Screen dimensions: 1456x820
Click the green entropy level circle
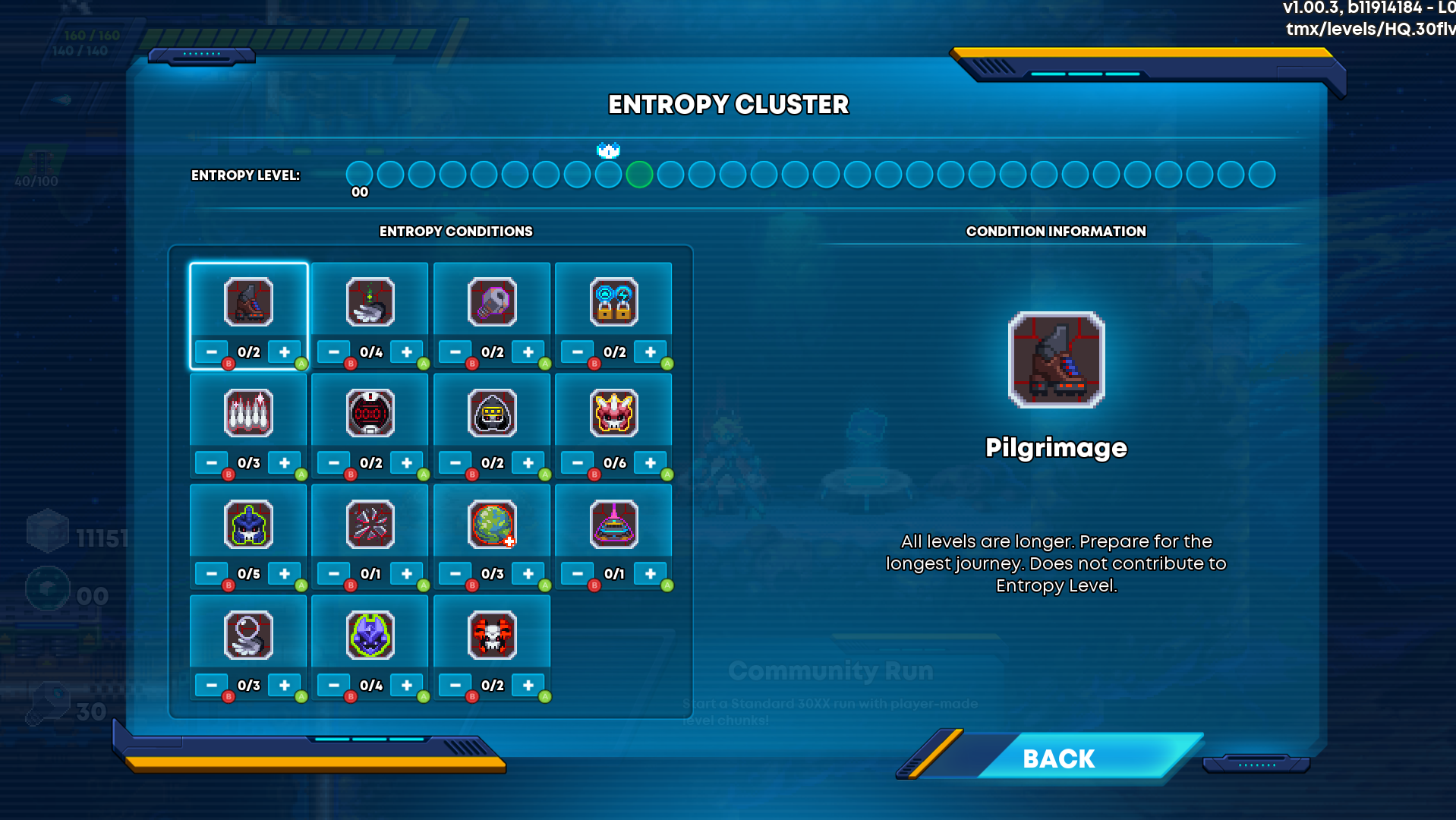tap(639, 175)
